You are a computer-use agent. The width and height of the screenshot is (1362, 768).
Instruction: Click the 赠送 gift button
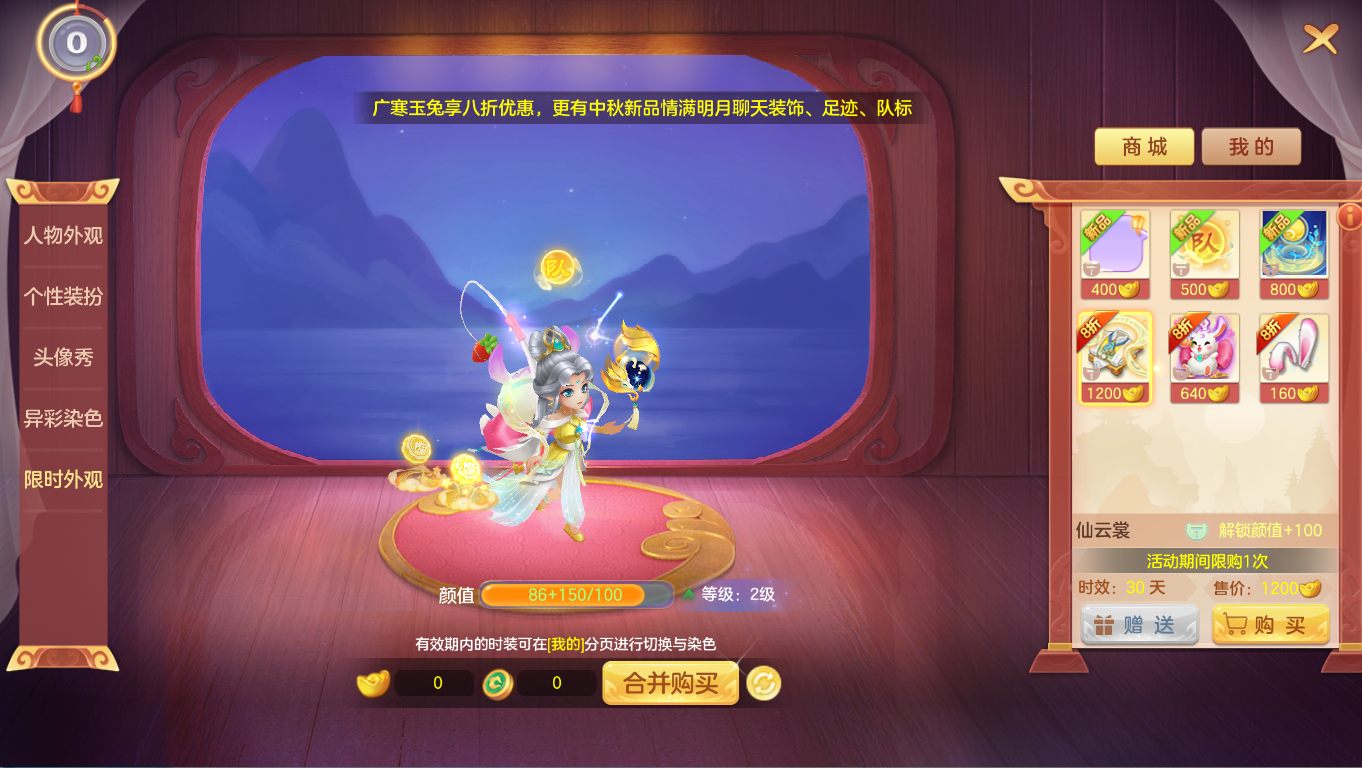1138,623
